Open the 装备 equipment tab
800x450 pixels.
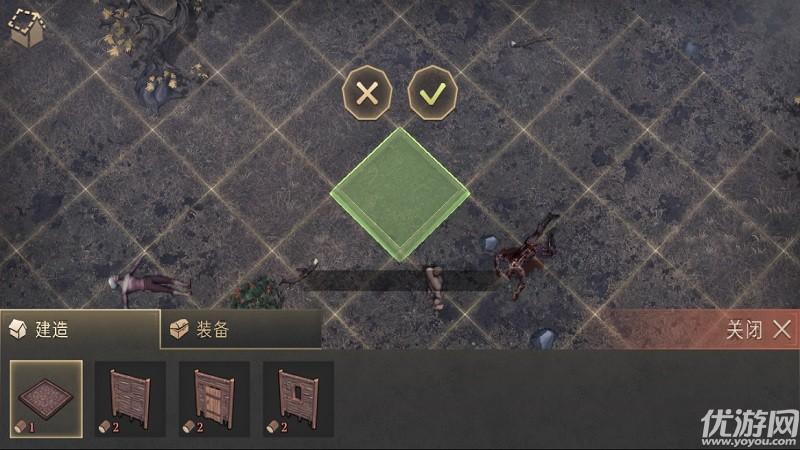240,329
